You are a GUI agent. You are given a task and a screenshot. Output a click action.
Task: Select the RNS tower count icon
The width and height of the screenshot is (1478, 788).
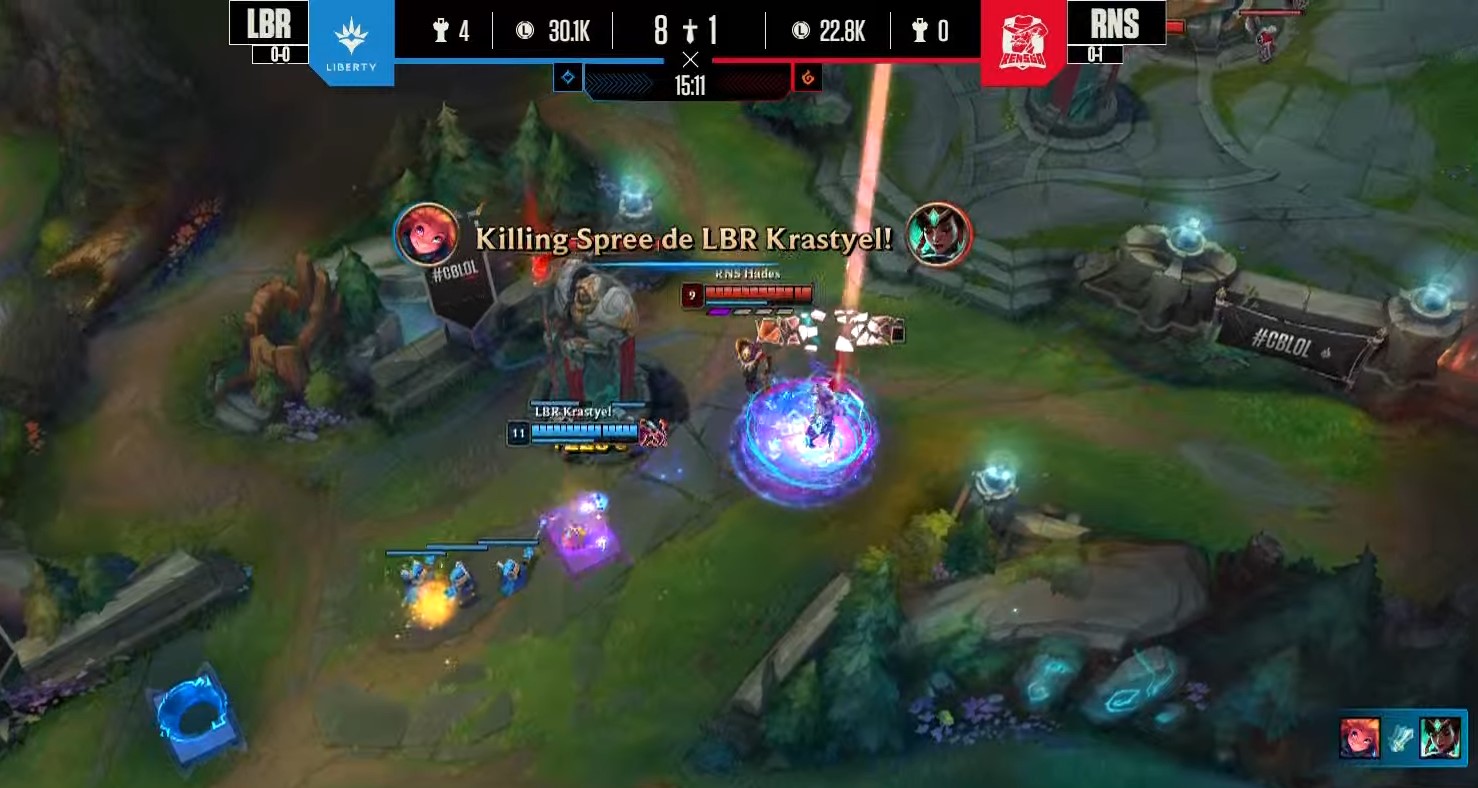921,30
